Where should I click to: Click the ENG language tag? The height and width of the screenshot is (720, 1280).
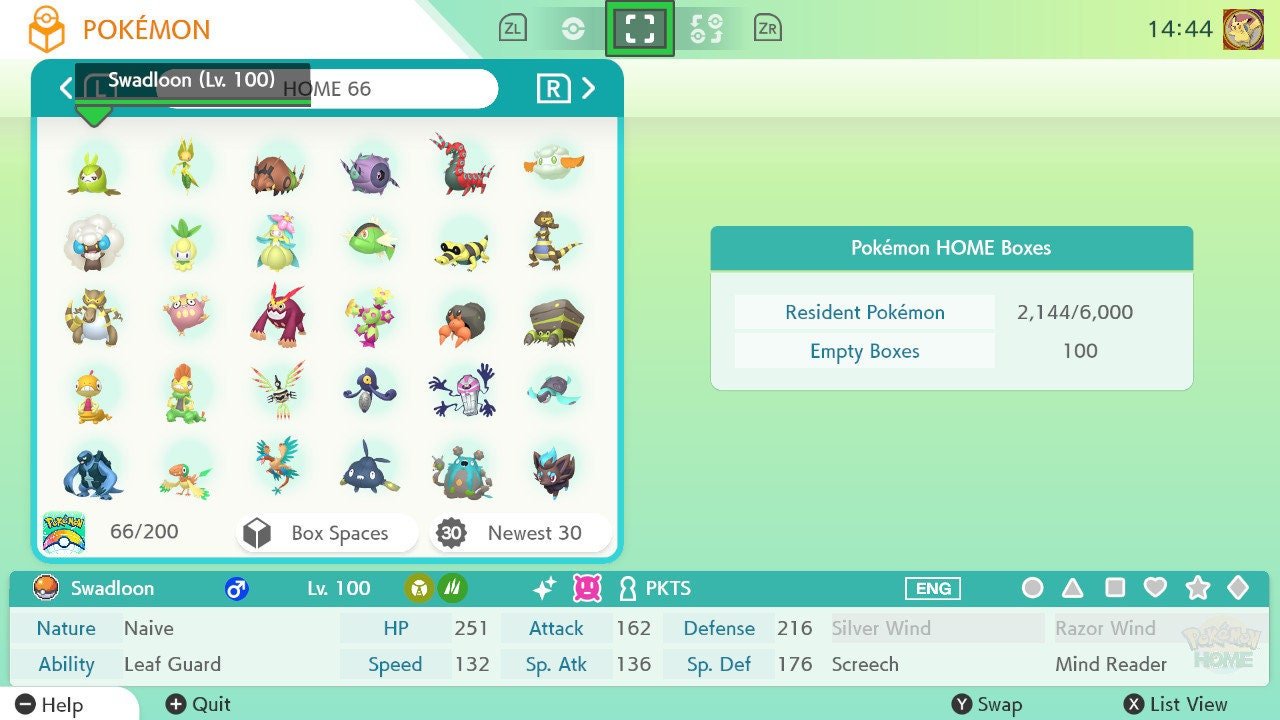(932, 588)
